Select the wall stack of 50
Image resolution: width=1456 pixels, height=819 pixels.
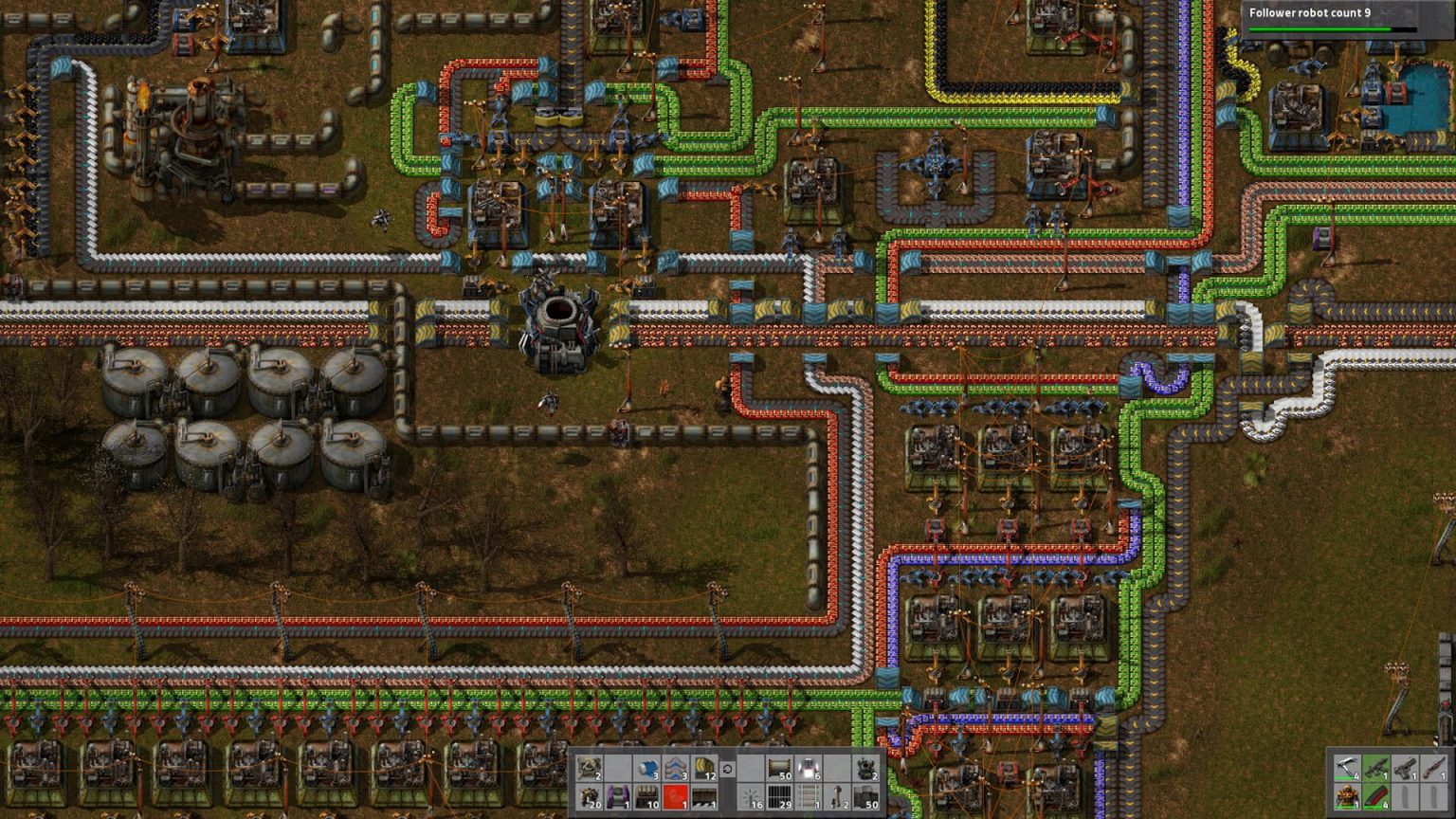coord(779,768)
